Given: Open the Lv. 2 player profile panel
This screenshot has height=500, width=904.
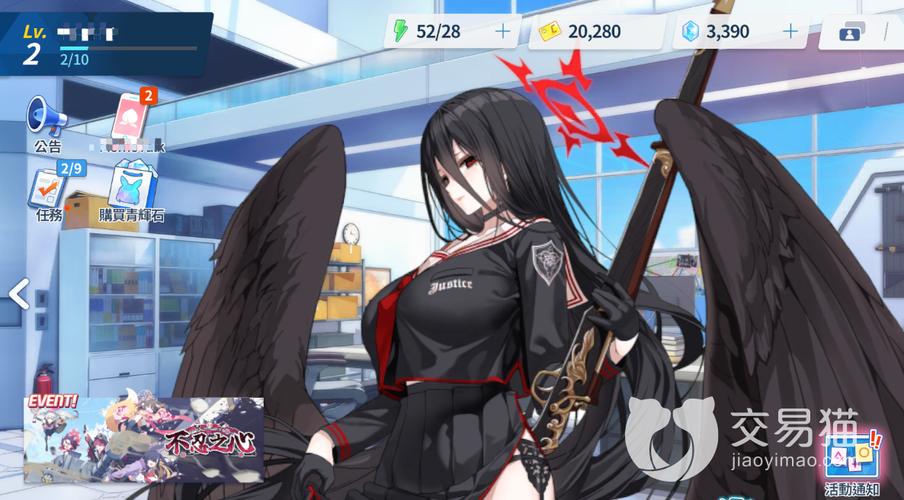Looking at the screenshot, I should point(100,42).
